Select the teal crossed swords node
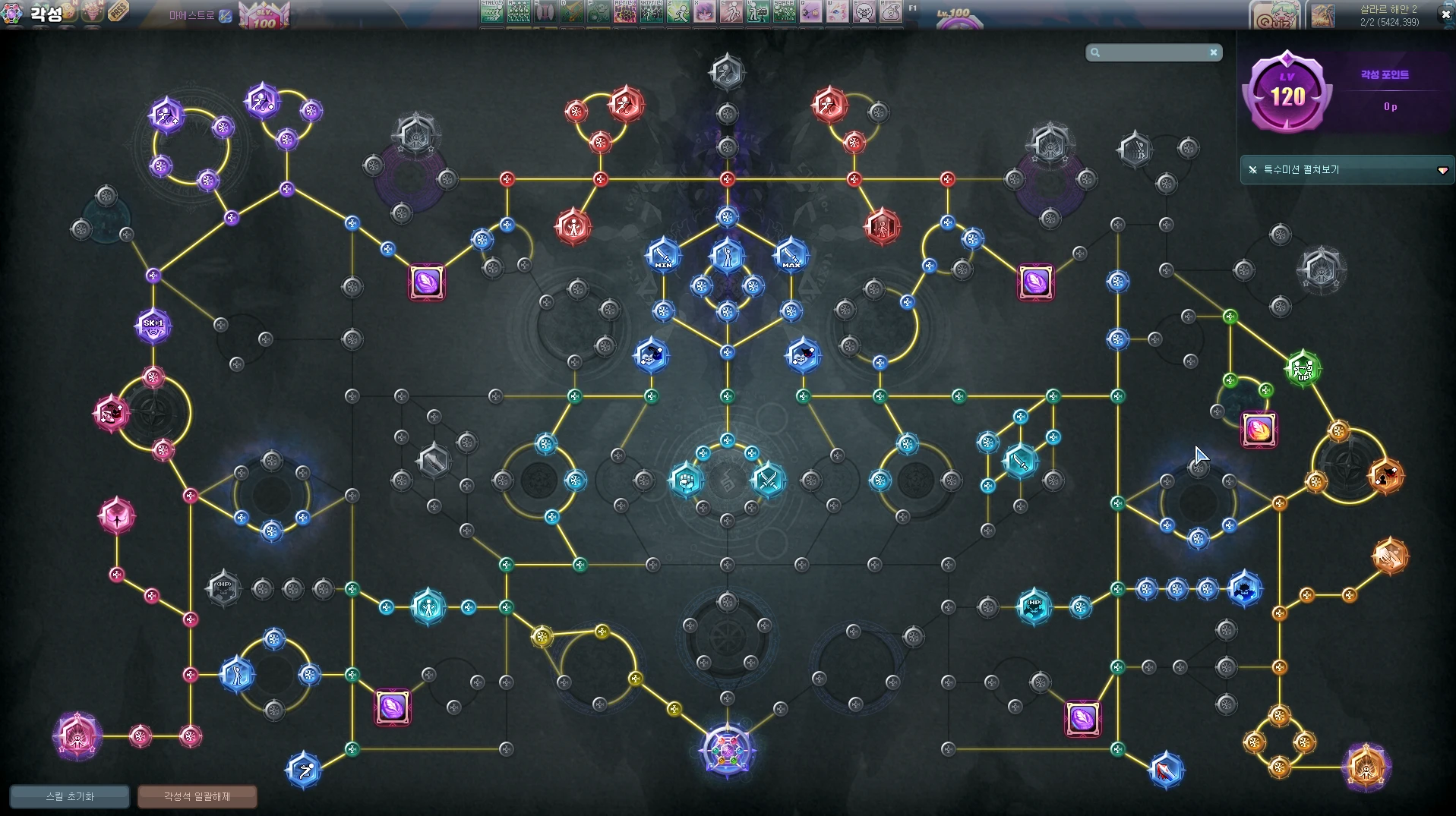The image size is (1456, 816). pyautogui.click(x=768, y=480)
